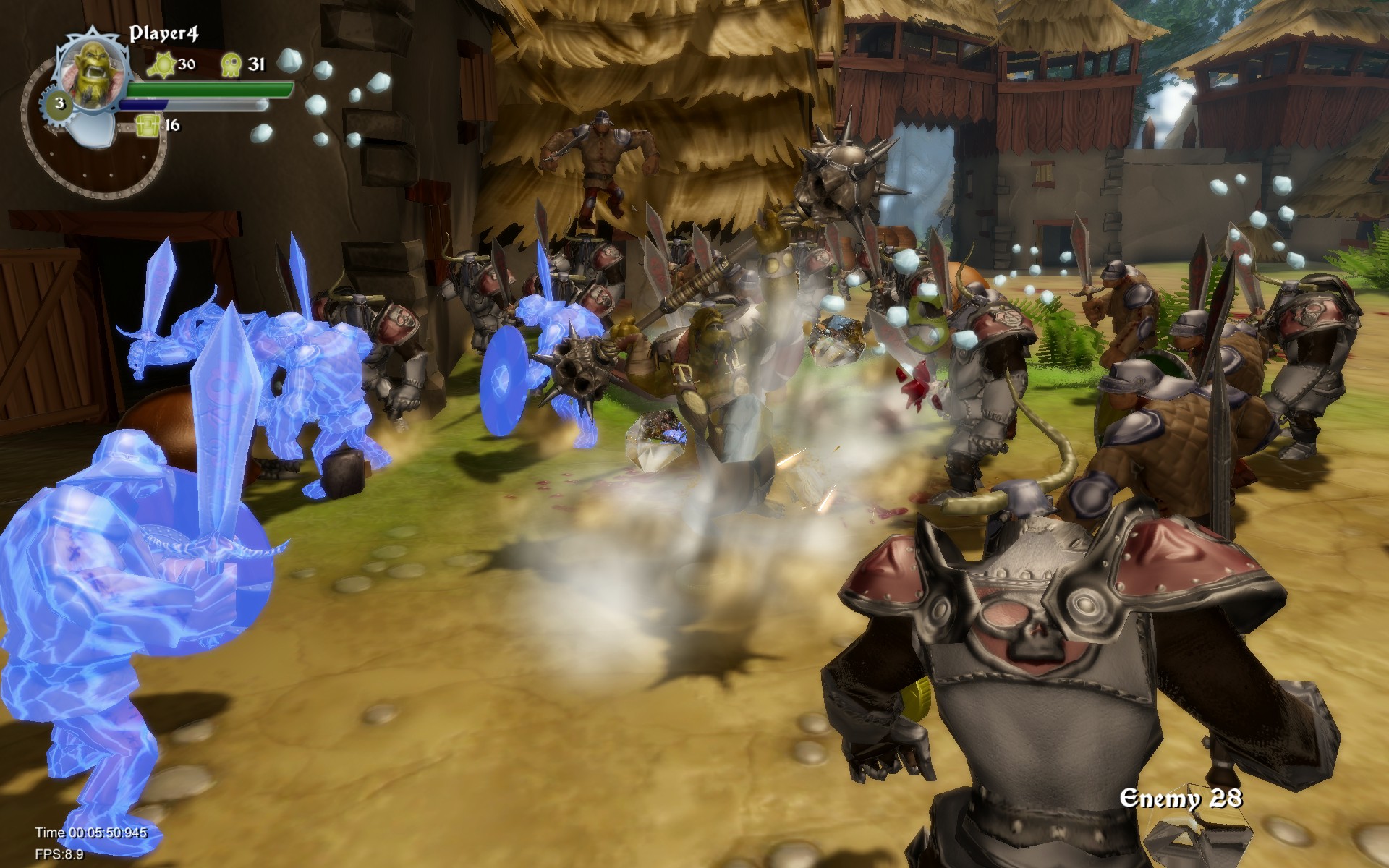
Task: Click the treasure chest icon showing 16
Action: [x=148, y=124]
